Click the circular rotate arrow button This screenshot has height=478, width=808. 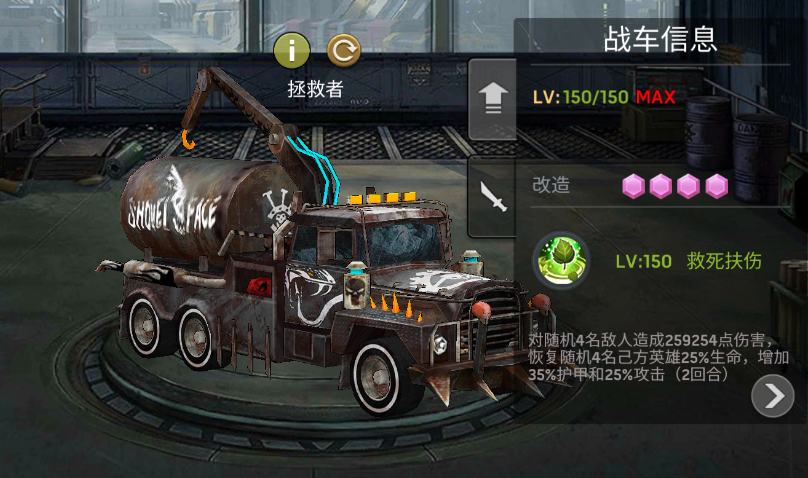pyautogui.click(x=344, y=50)
